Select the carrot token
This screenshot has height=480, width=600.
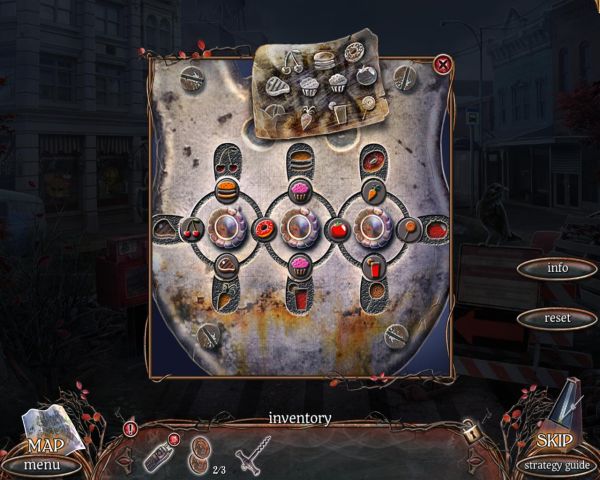coord(371,187)
